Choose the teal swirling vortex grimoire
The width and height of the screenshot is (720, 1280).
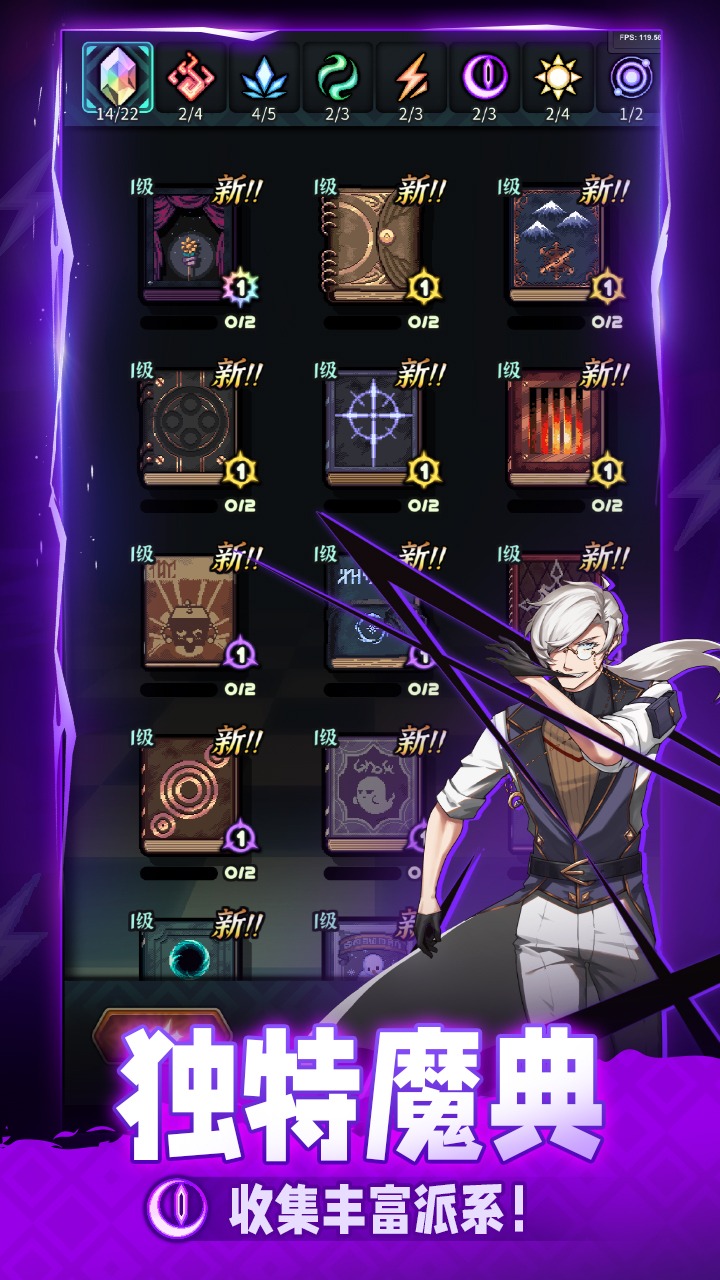[188, 950]
